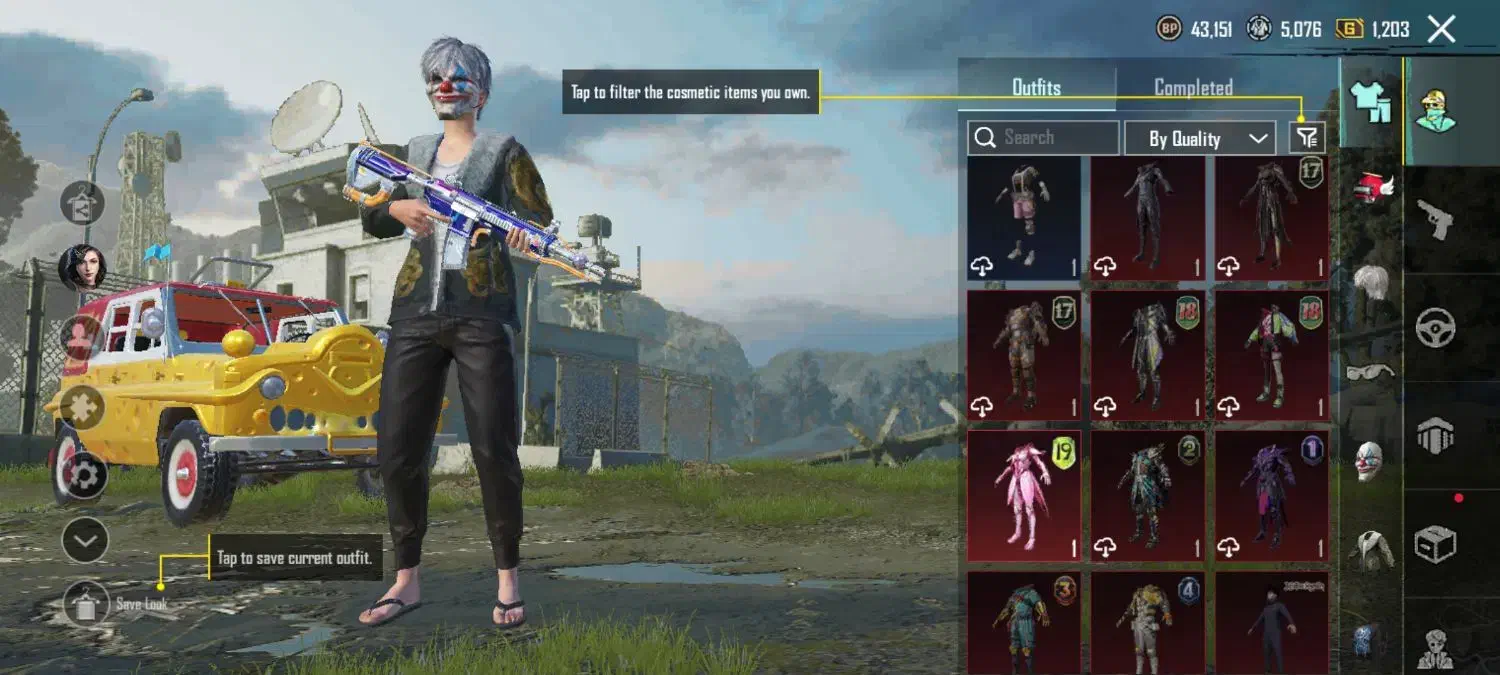Select the Outfits tab
1500x675 pixels.
(x=1036, y=87)
